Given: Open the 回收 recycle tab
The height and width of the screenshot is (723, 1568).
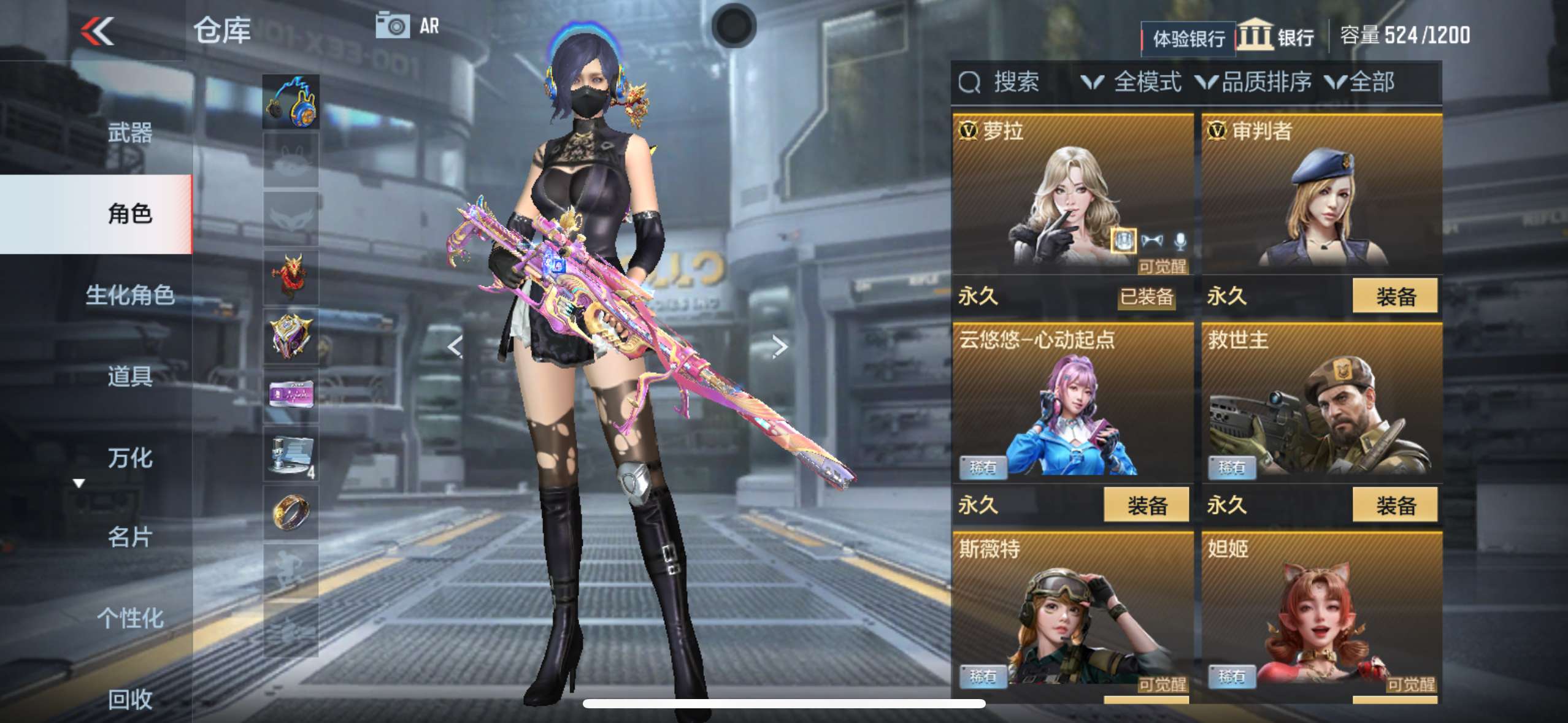Looking at the screenshot, I should pyautogui.click(x=129, y=699).
